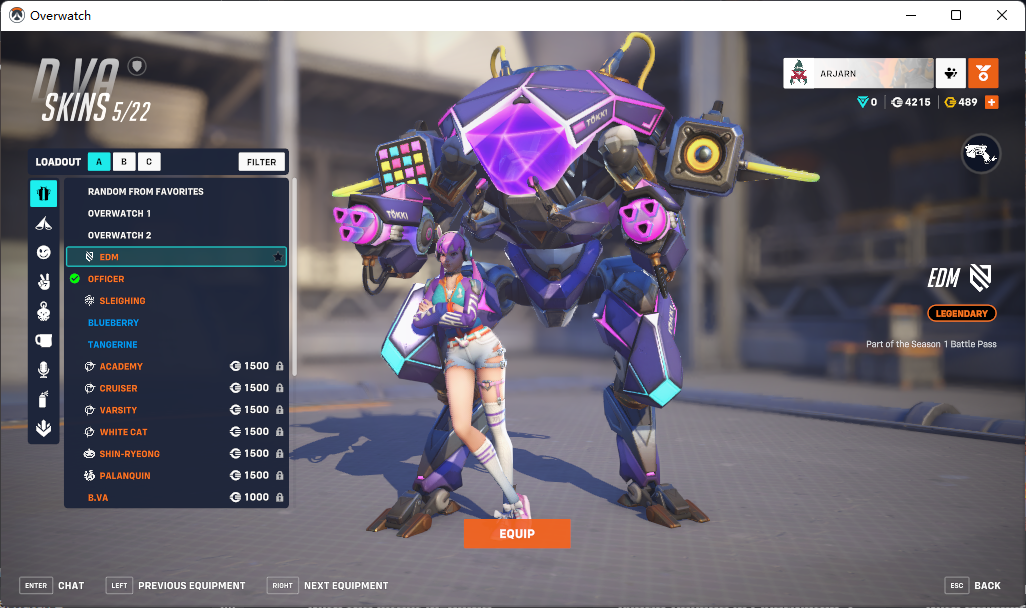
Task: Pick the Blueberry skin
Action: tap(113, 323)
